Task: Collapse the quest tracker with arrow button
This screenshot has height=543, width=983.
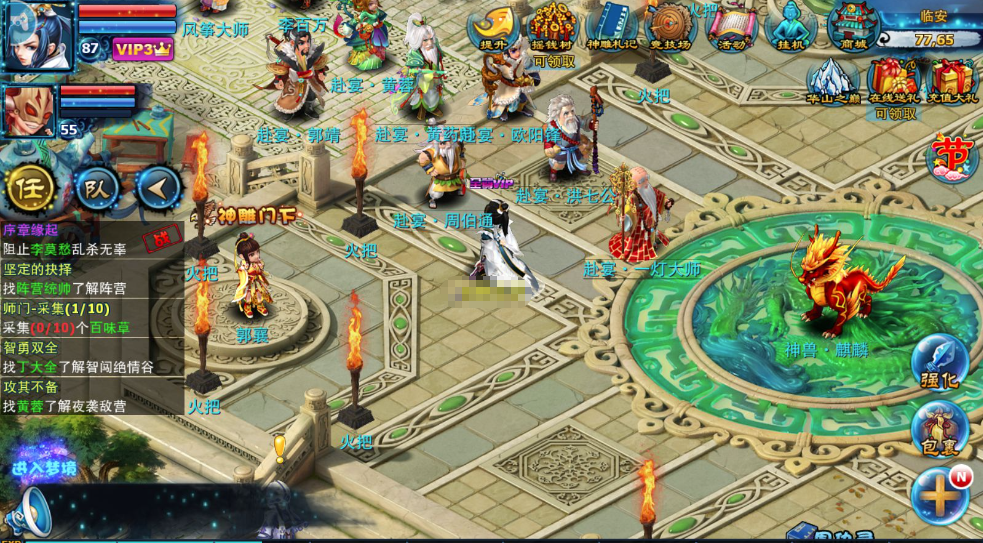Action: pyautogui.click(x=158, y=188)
